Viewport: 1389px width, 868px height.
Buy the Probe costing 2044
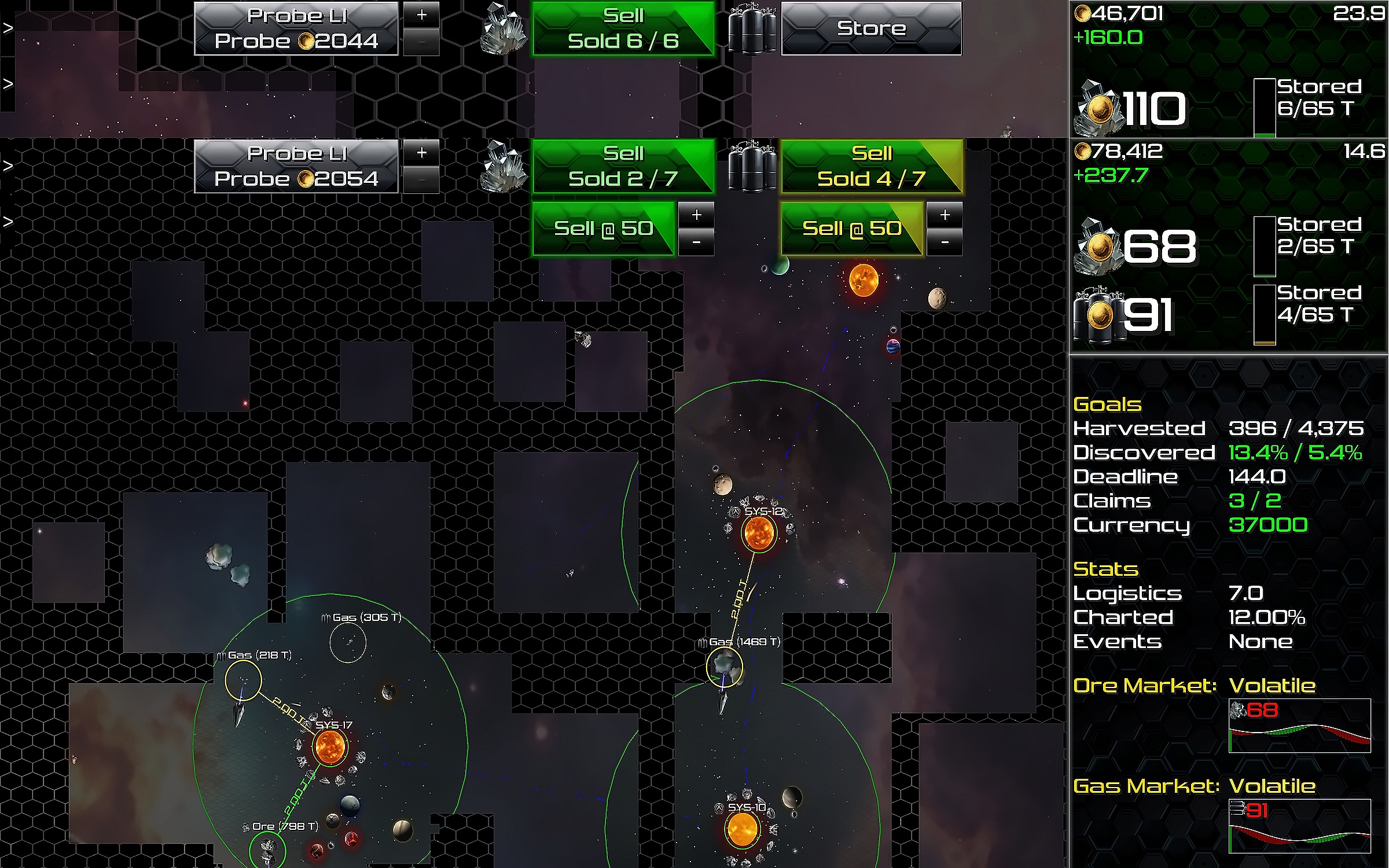(296, 28)
